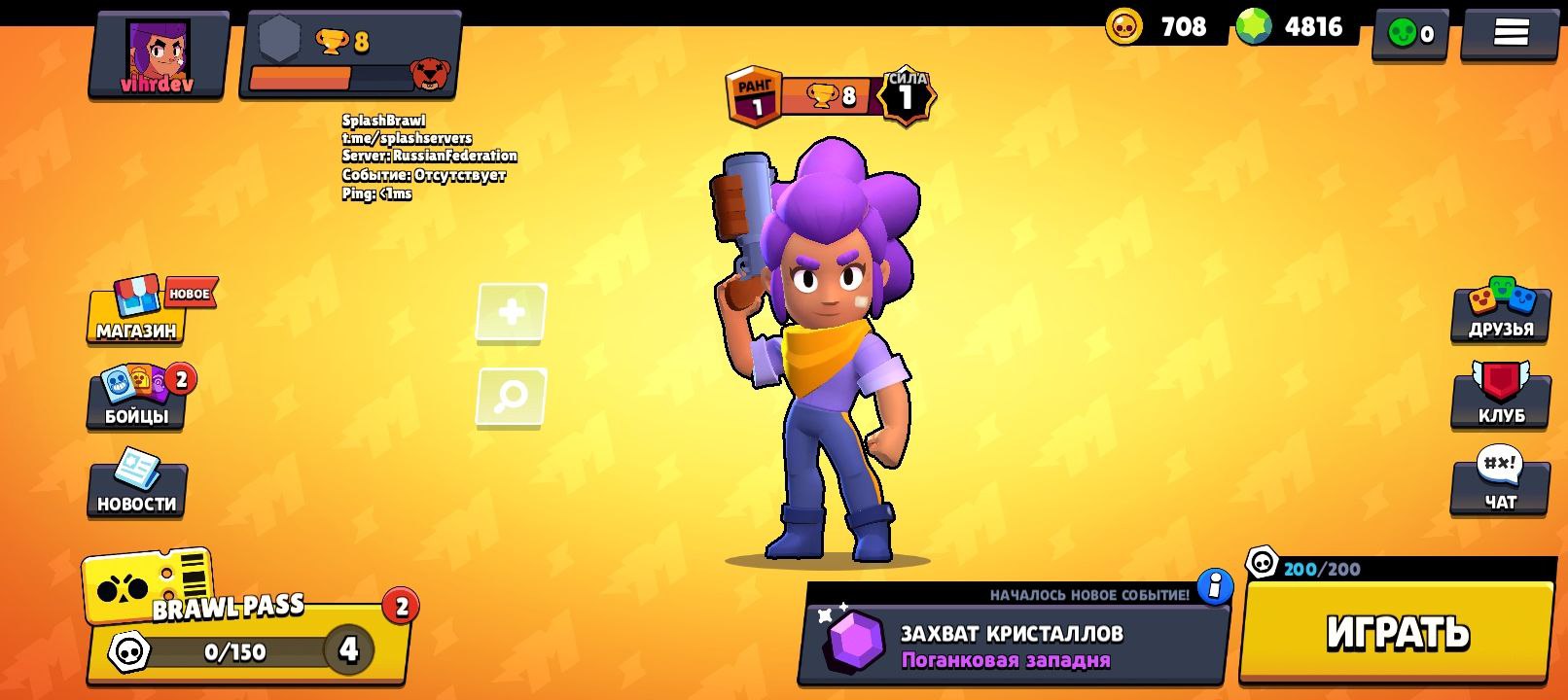This screenshot has width=1568, height=700.
Task: Open the ЧАТ (chat) window
Action: pyautogui.click(x=1501, y=496)
